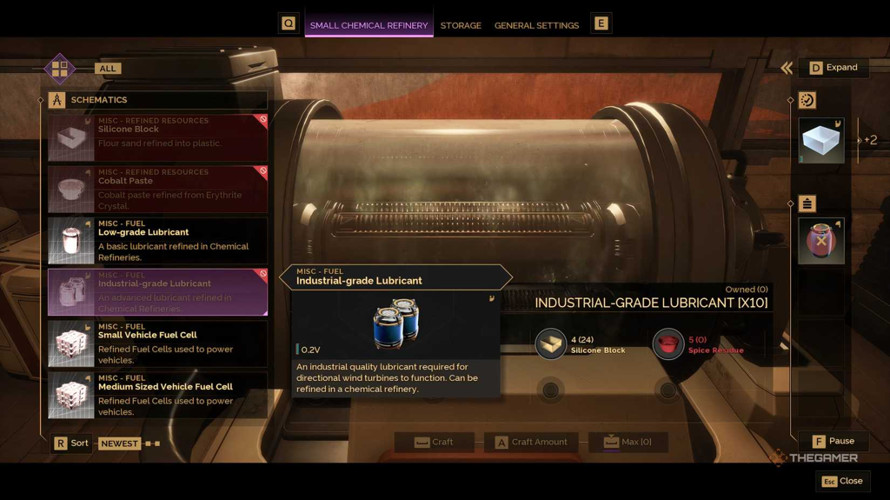Choose Medium Sized Vehicle Fuel Cell schematic
890x500 pixels.
[x=157, y=395]
